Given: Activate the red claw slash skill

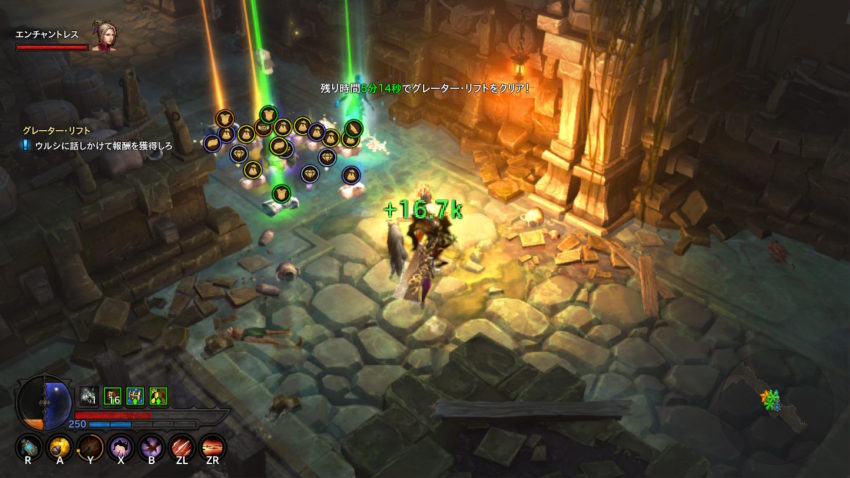Looking at the screenshot, I should coord(182,447).
